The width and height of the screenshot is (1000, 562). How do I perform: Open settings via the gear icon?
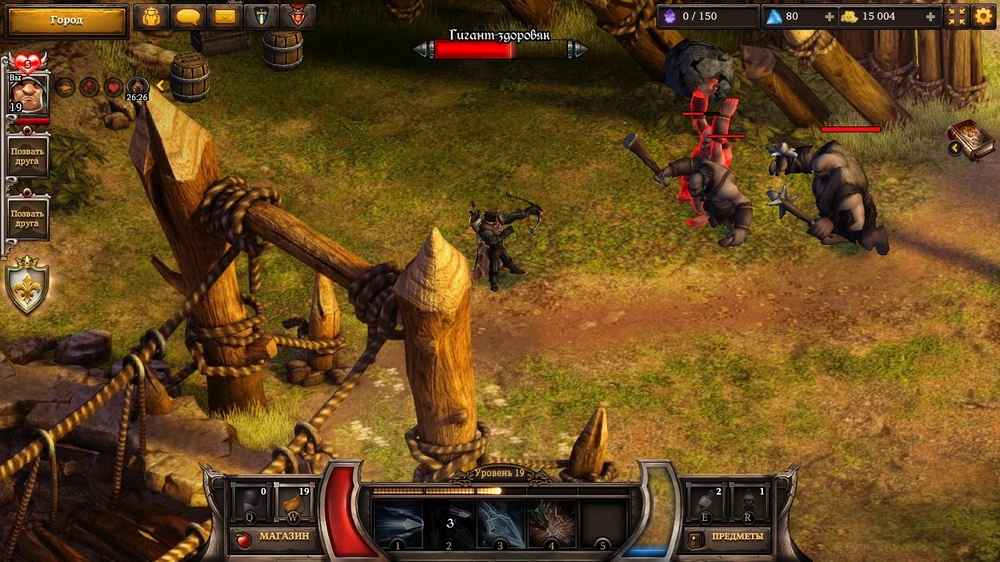(x=983, y=17)
